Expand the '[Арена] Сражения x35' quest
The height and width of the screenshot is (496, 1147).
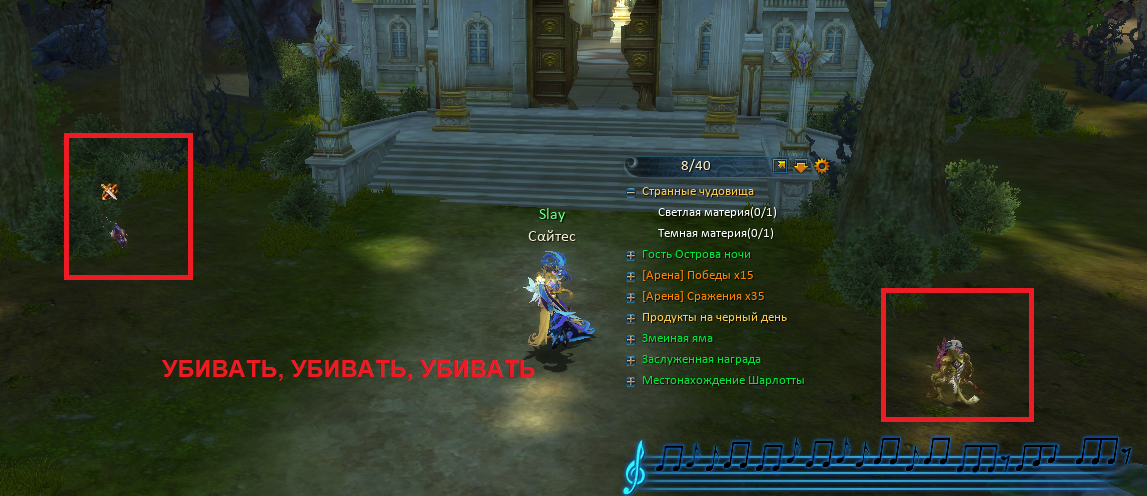pyautogui.click(x=631, y=297)
